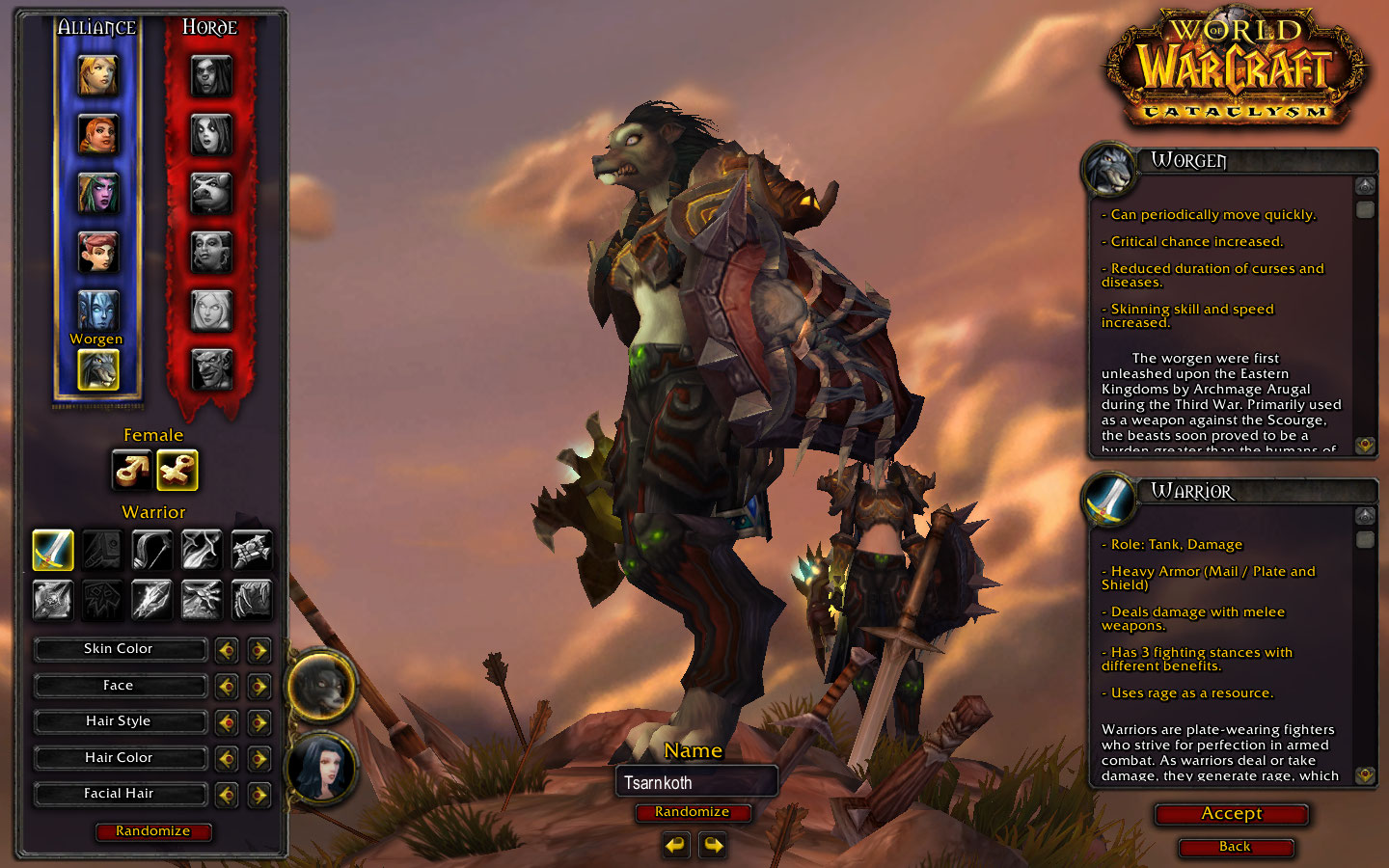Select the female gender button
This screenshot has width=1389, height=868.
(177, 471)
